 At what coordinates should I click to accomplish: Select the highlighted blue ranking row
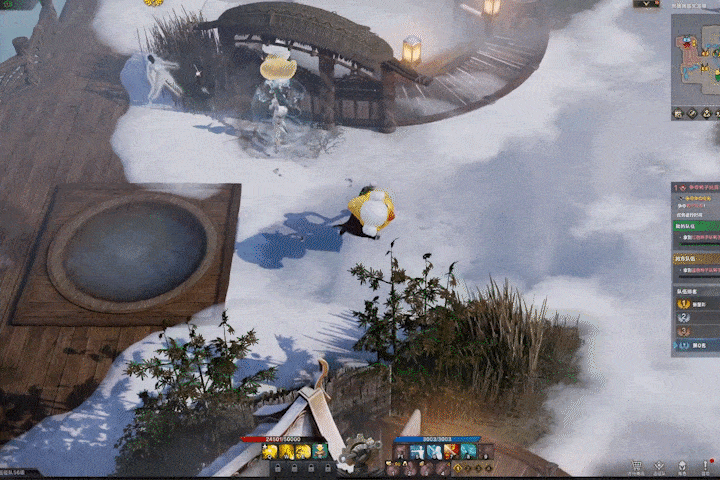[696, 345]
